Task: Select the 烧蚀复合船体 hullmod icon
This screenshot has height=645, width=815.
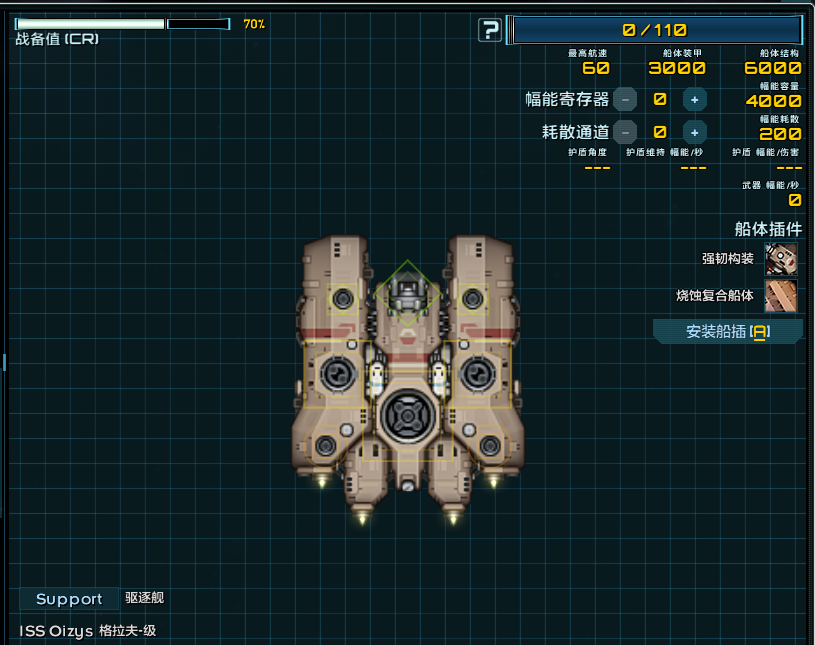Action: click(781, 296)
